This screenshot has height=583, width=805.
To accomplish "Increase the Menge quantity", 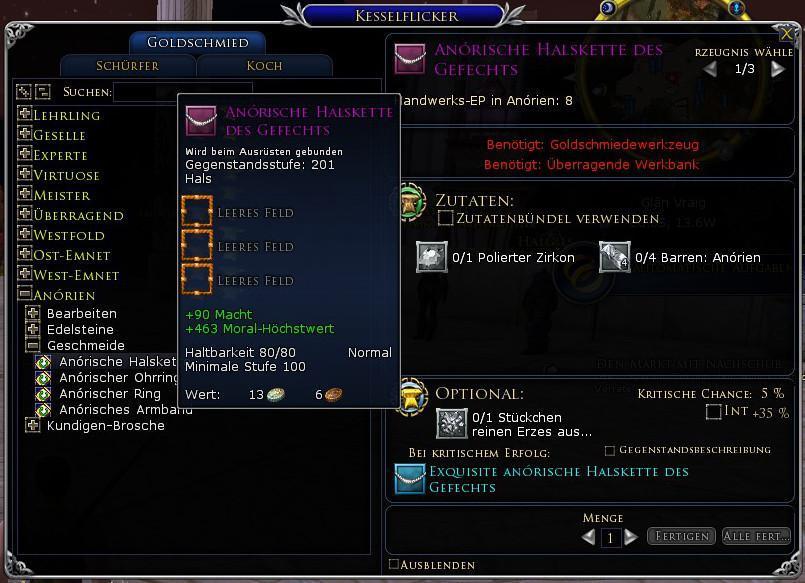I will tap(631, 537).
